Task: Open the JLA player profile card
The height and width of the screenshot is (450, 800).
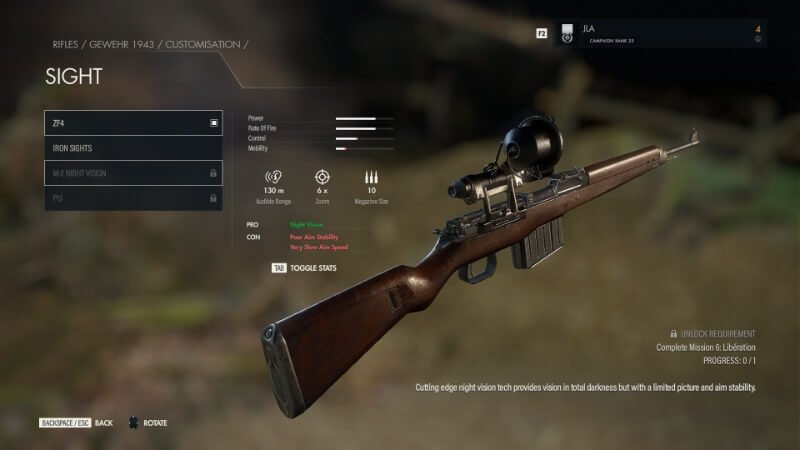Action: point(660,33)
